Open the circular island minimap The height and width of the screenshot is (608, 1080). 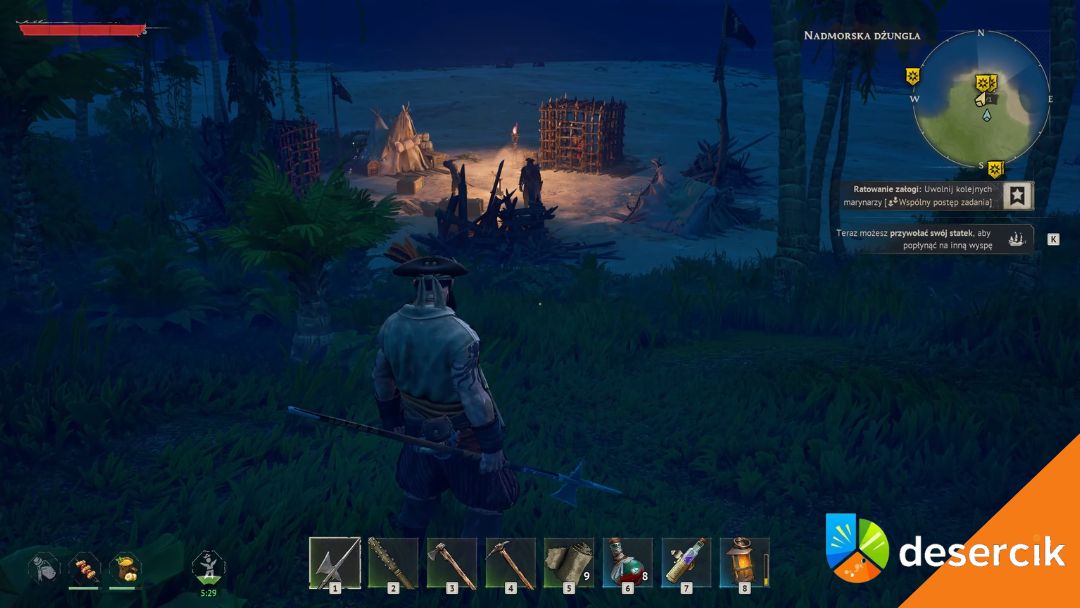981,98
